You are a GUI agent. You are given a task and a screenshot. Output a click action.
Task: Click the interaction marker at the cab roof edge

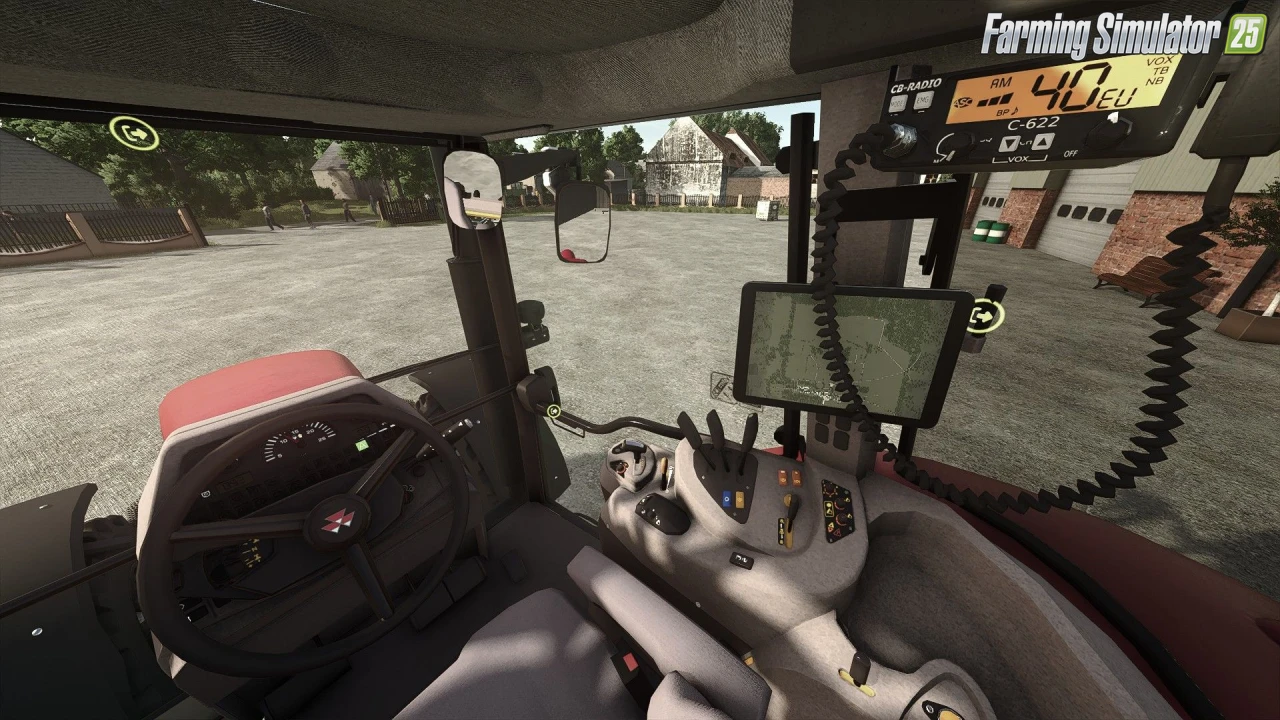point(134,133)
